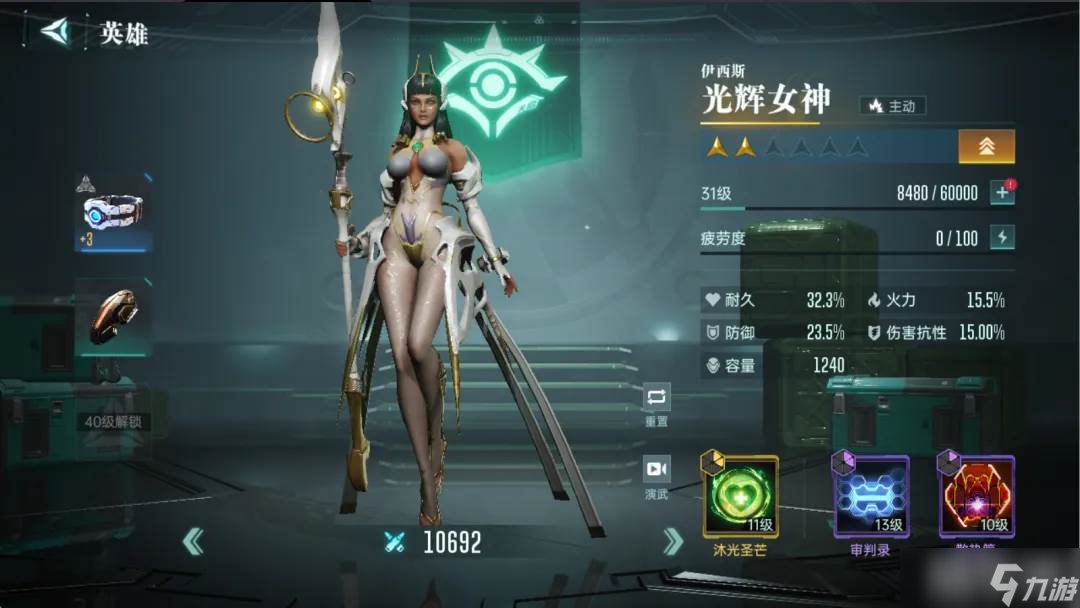Play the 演武 demo video
The width and height of the screenshot is (1080, 608).
tap(656, 475)
